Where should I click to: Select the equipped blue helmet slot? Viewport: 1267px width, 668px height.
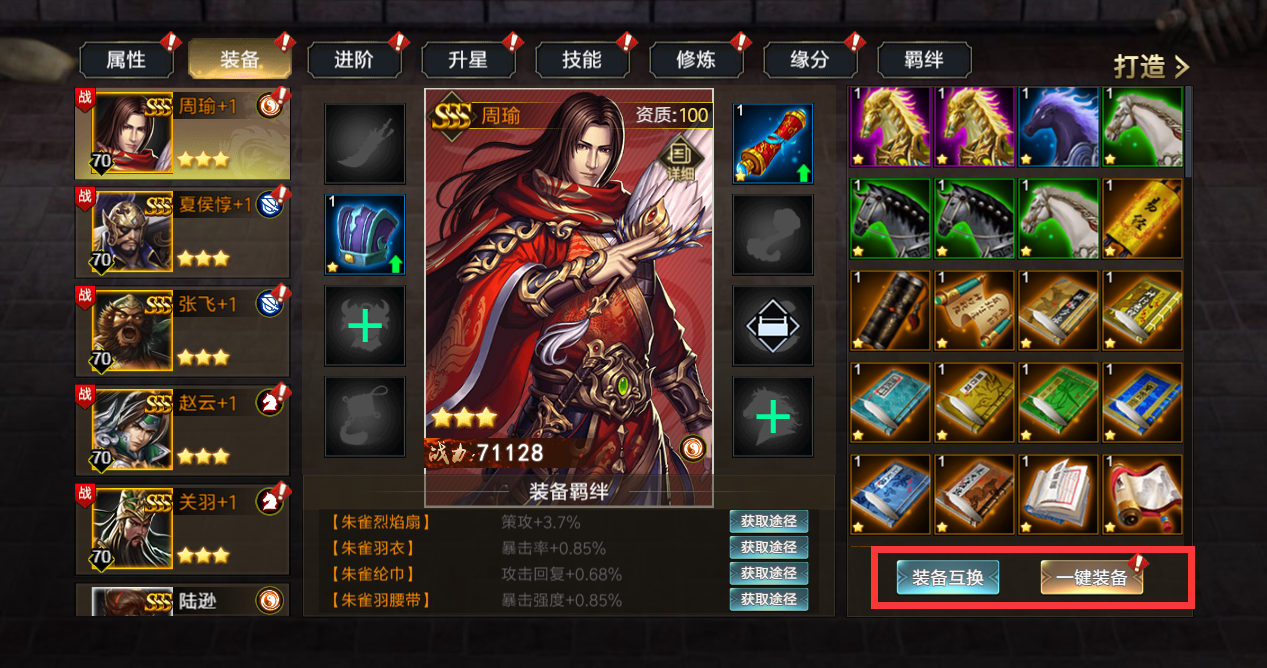coord(365,234)
